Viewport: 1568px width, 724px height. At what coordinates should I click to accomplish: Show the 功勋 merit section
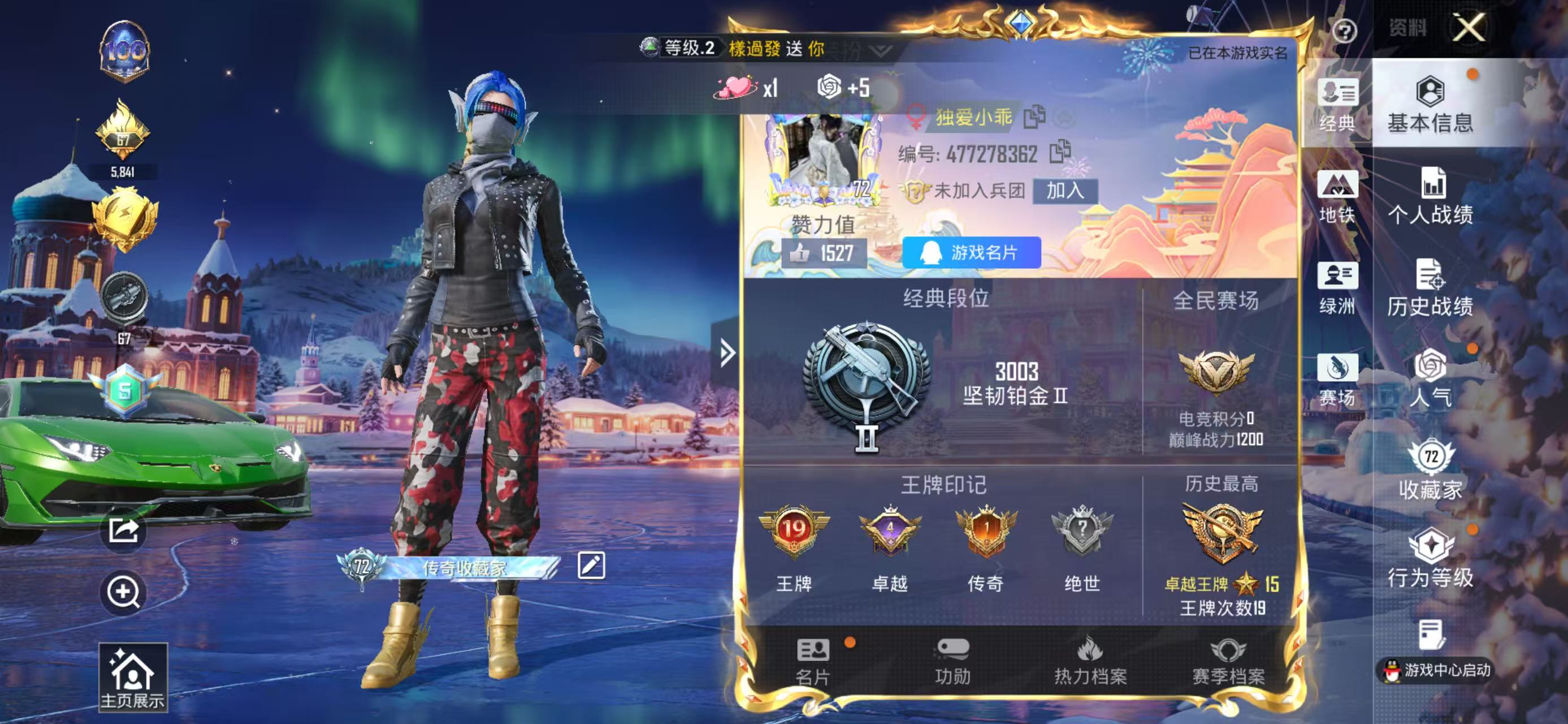(x=952, y=661)
